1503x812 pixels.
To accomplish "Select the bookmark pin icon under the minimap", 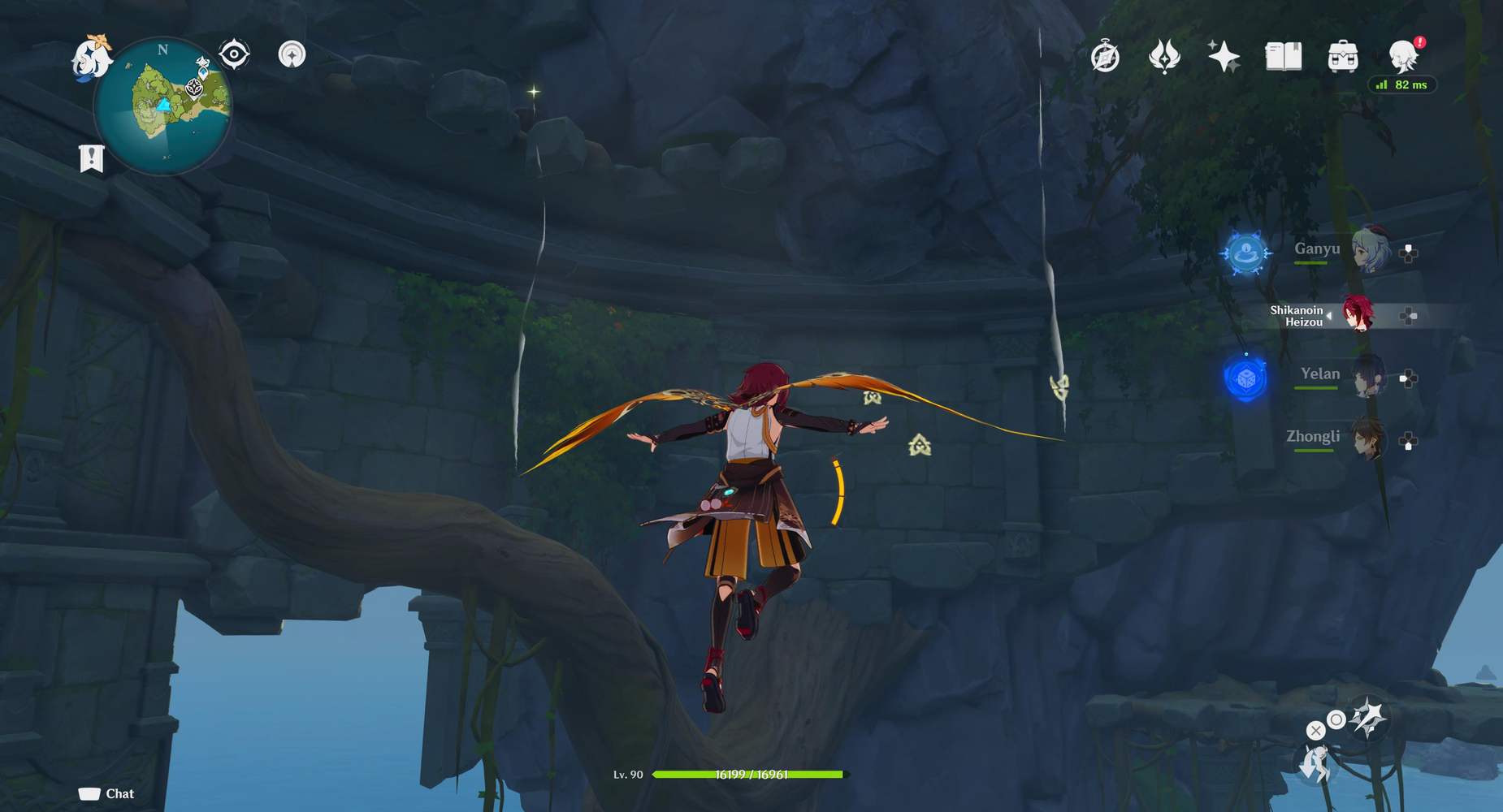I will 92,156.
